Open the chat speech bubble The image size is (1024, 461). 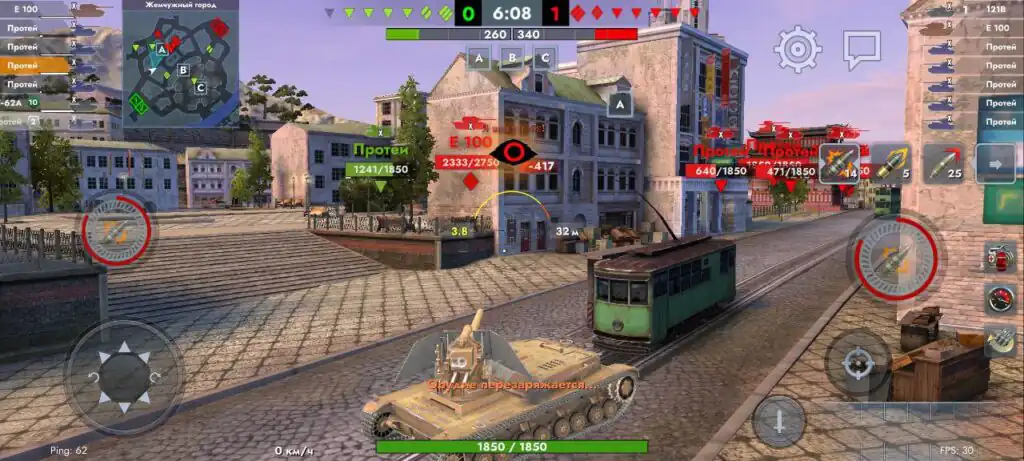click(861, 47)
